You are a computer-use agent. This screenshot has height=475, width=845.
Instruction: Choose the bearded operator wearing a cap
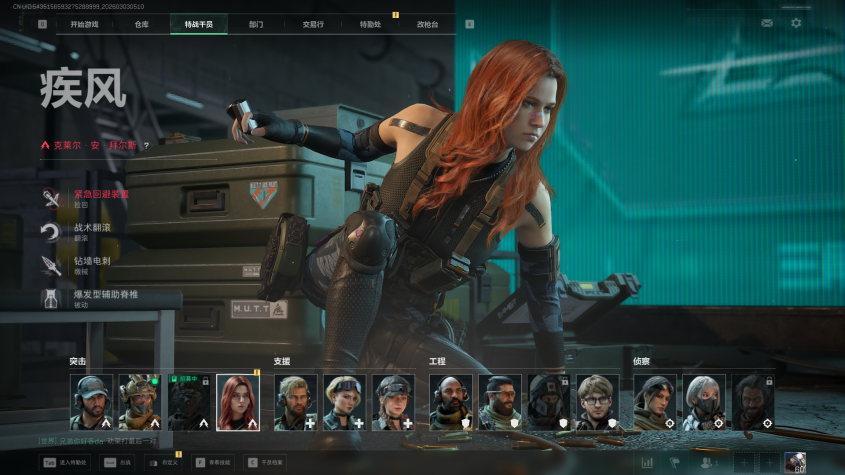click(91, 402)
